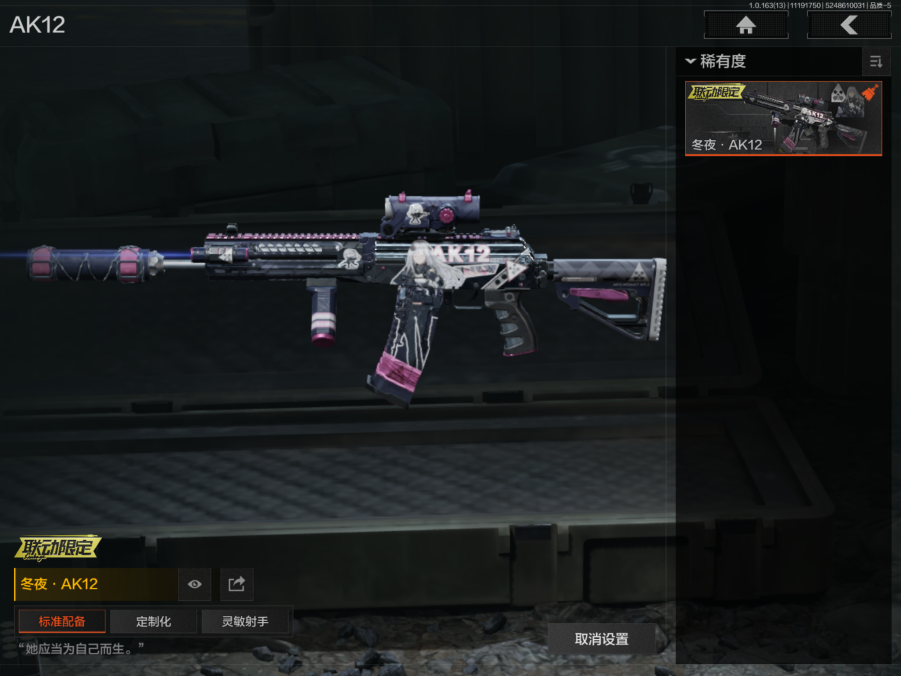
Task: Select the 冬夜 · AK12 skin thumbnail
Action: 783,118
